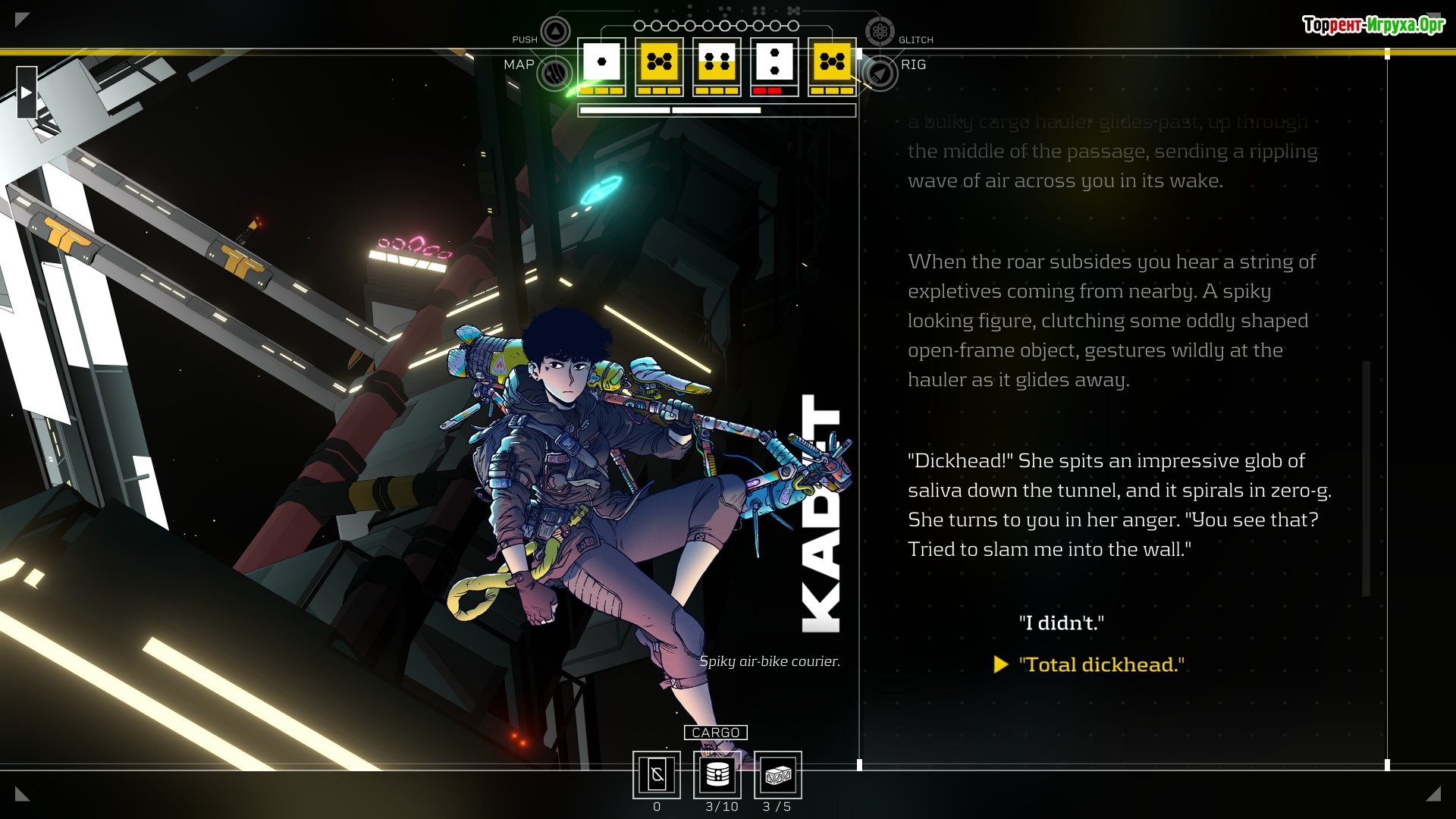Expand the side panel with the arrow tab
Screen dimensions: 1456x819
click(27, 93)
